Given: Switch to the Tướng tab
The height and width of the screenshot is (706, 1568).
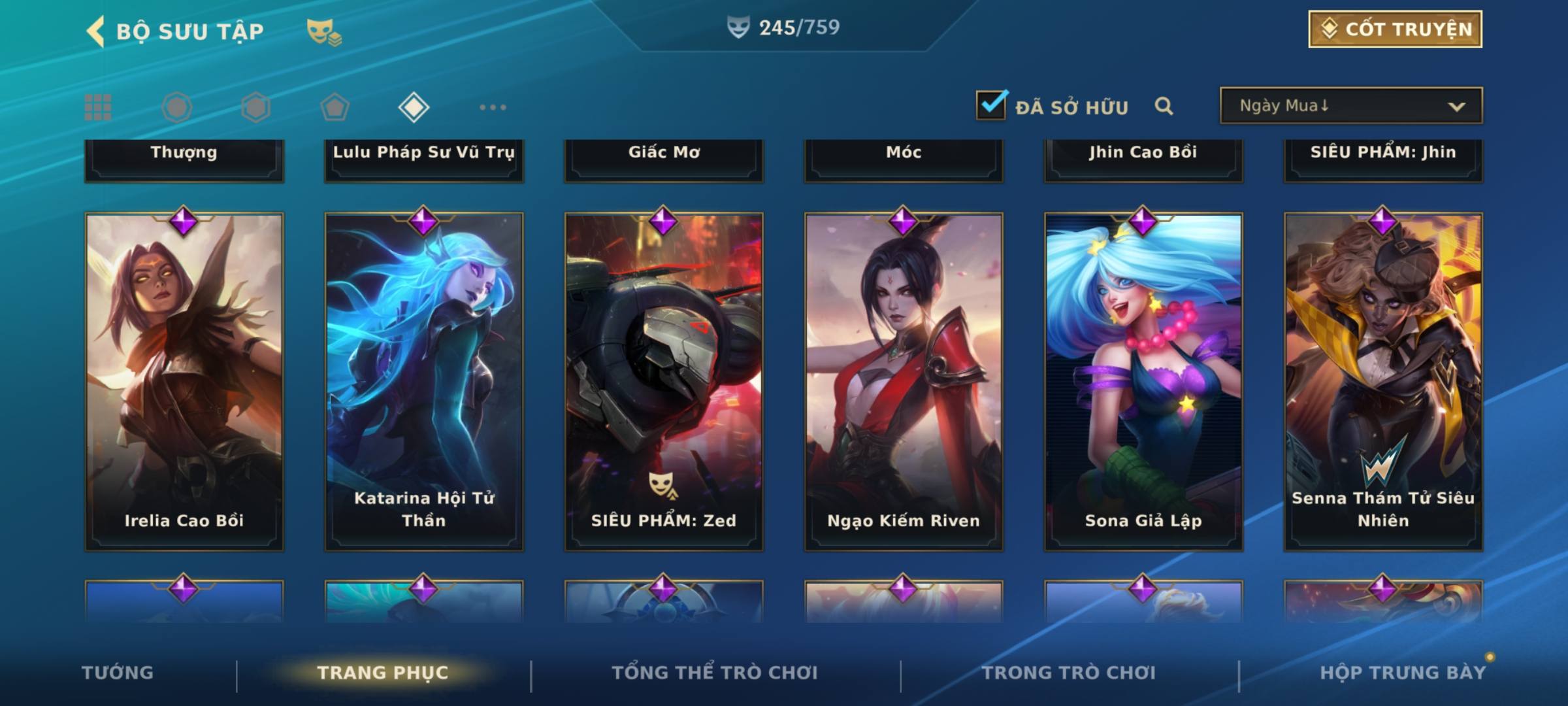Looking at the screenshot, I should (x=118, y=673).
